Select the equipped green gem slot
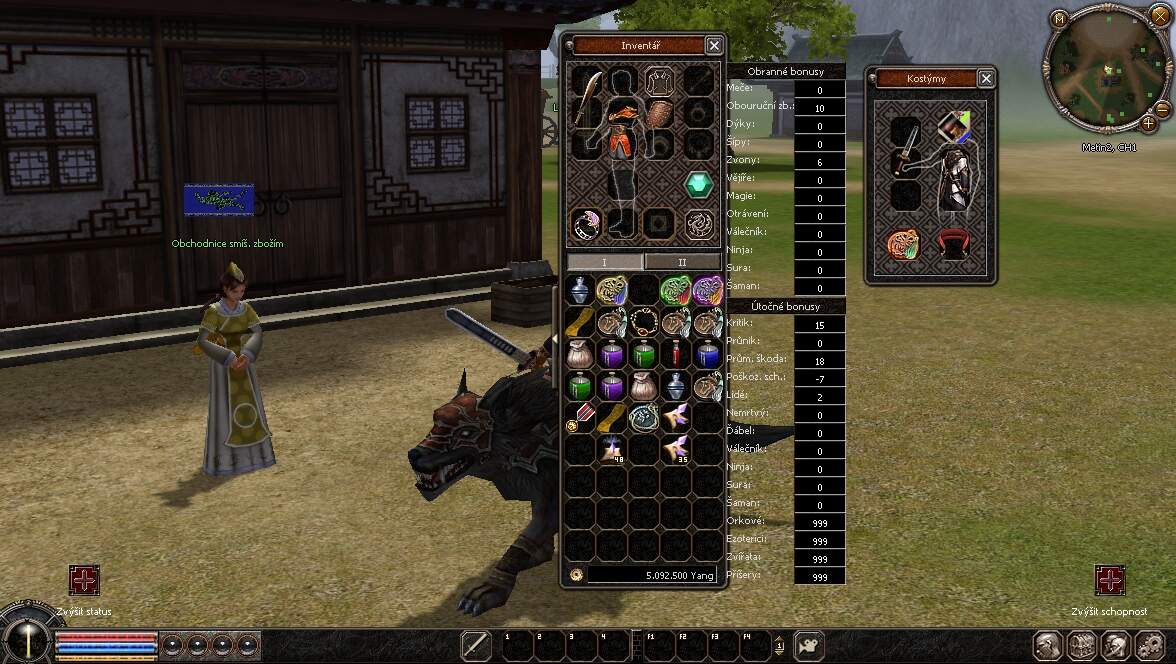1176x664 pixels. (x=699, y=184)
